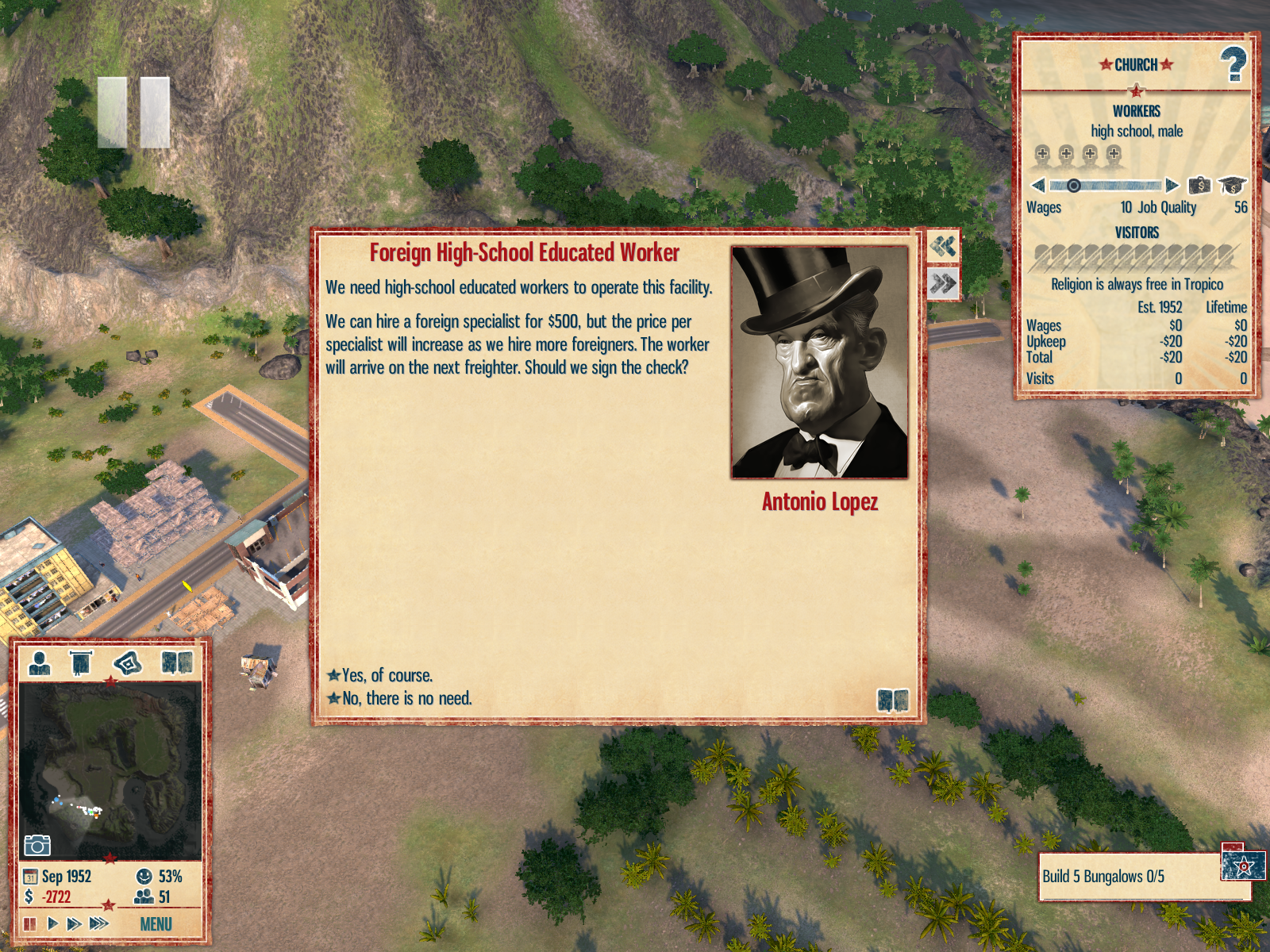The width and height of the screenshot is (1270, 952).
Task: Set game speed to fastest triple arrow
Action: pyautogui.click(x=99, y=923)
